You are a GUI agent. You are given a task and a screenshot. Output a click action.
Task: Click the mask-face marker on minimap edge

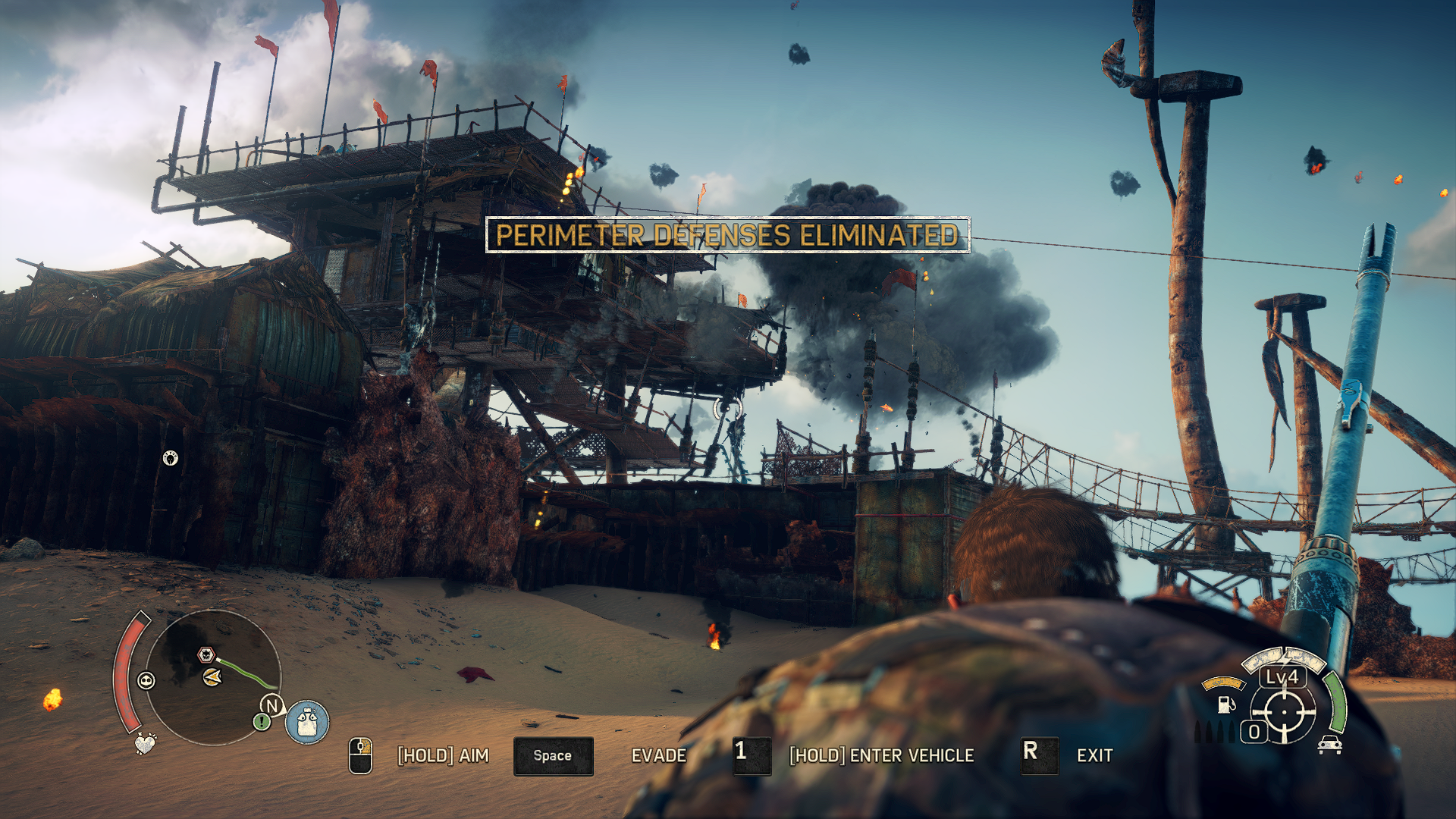click(x=146, y=680)
